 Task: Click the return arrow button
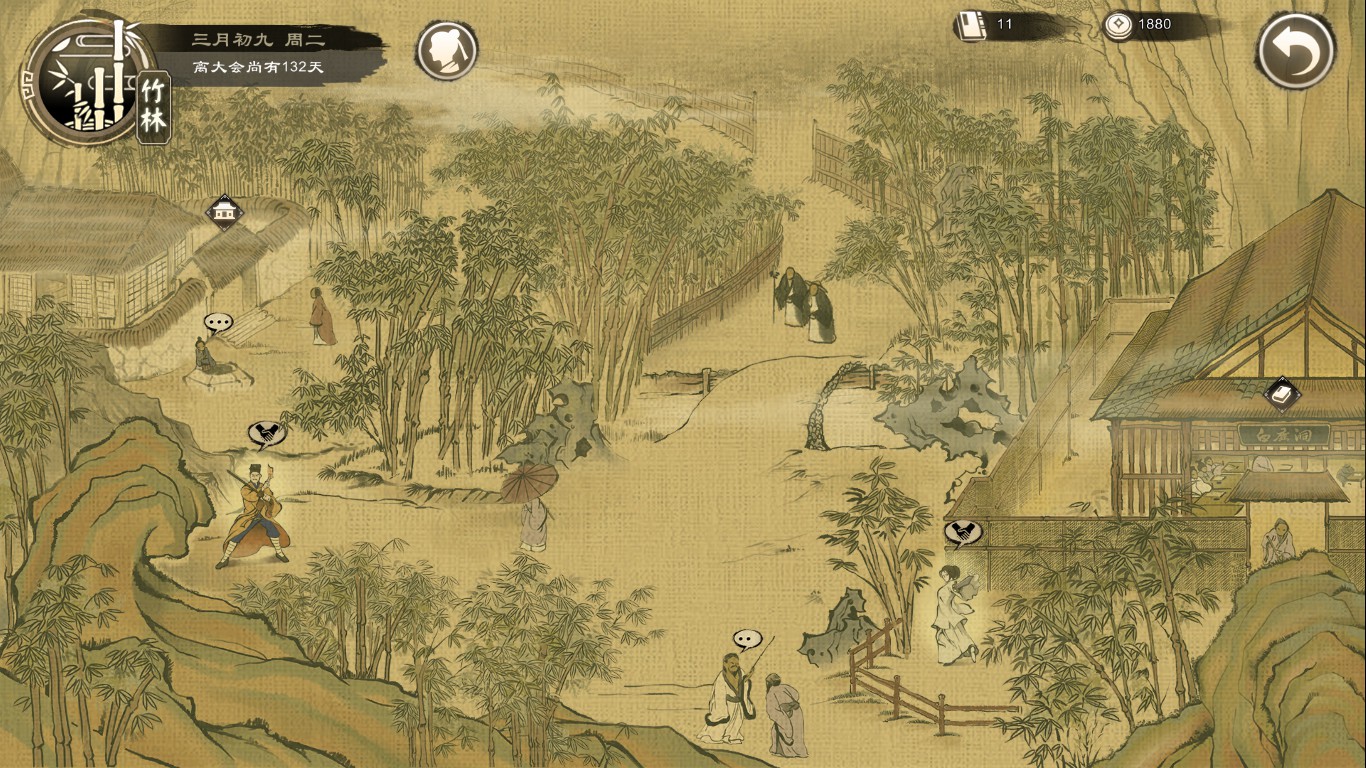pyautogui.click(x=1296, y=51)
